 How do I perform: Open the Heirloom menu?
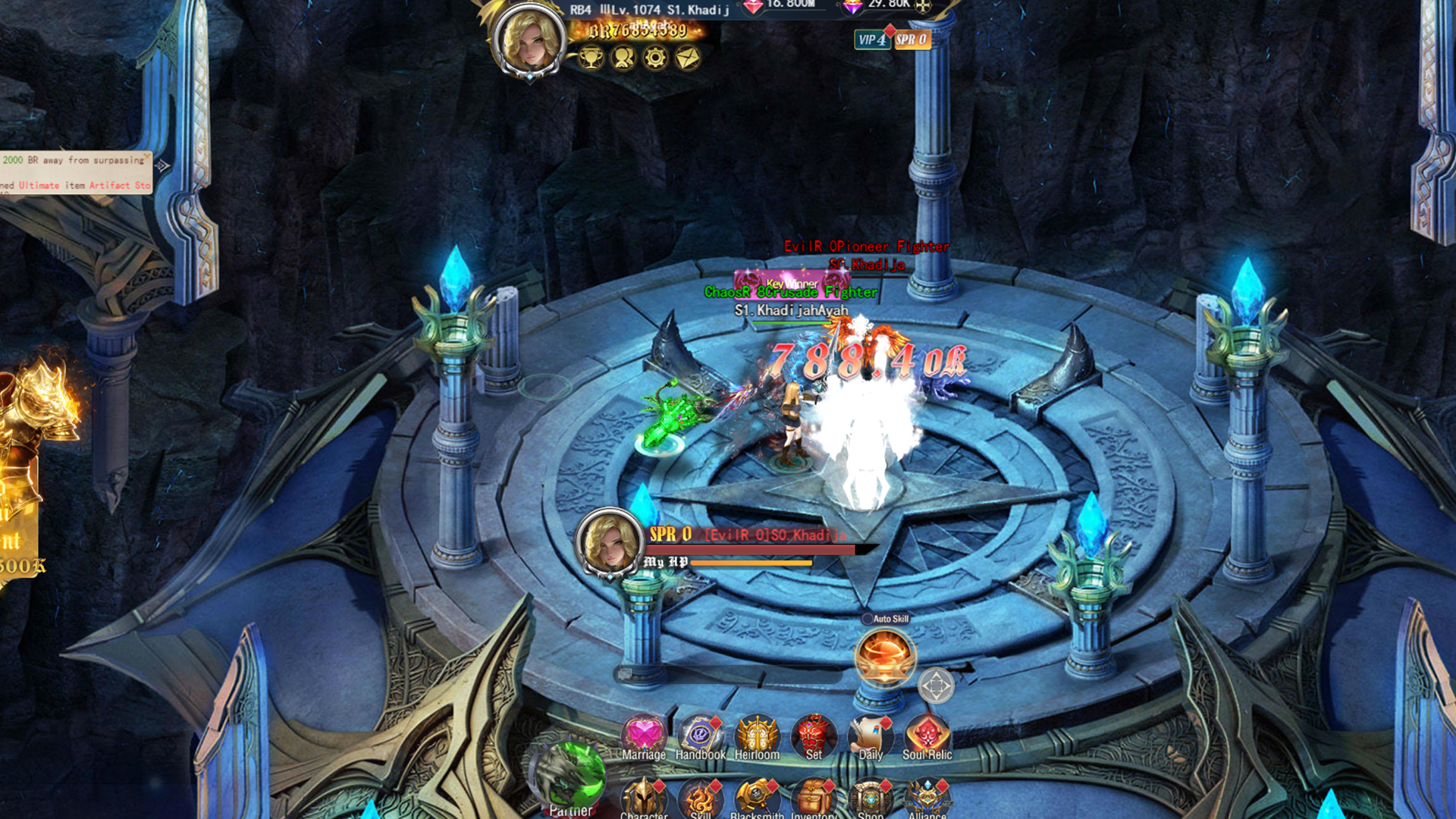pos(757,737)
